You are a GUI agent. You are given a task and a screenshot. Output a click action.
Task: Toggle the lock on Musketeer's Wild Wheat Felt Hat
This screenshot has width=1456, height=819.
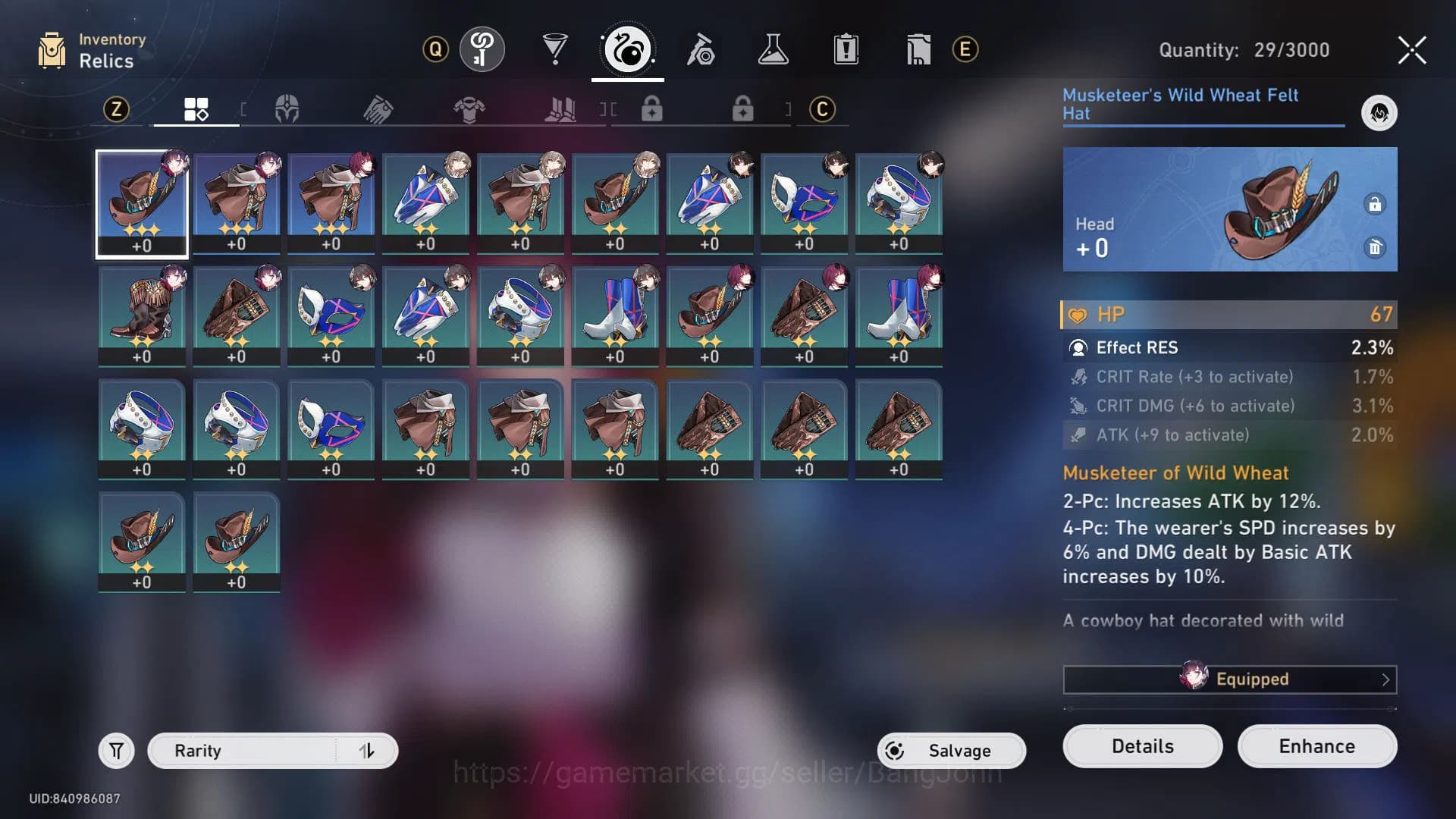coord(1376,203)
